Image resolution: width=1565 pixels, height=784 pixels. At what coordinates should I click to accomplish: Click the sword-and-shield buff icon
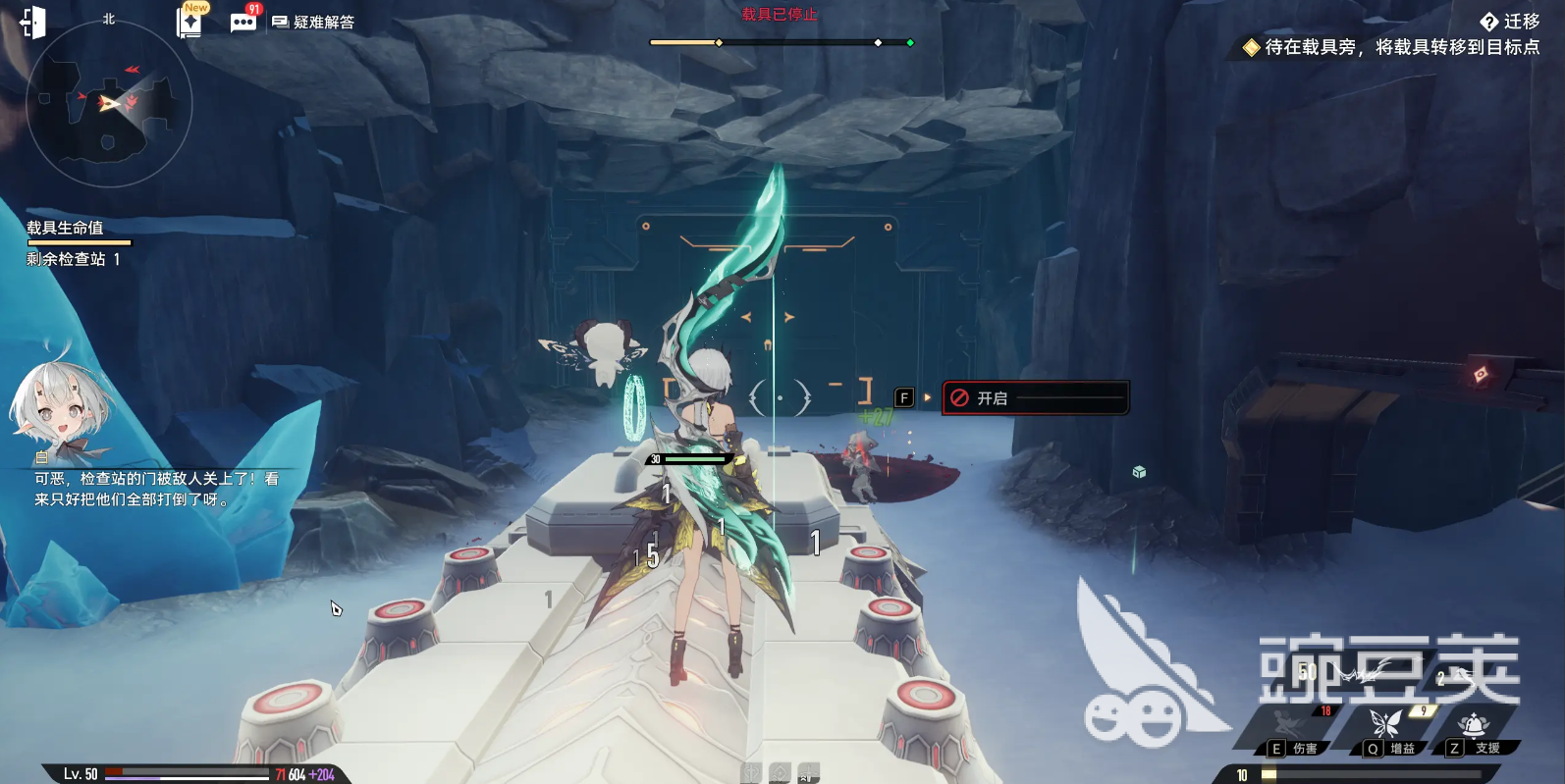751,774
